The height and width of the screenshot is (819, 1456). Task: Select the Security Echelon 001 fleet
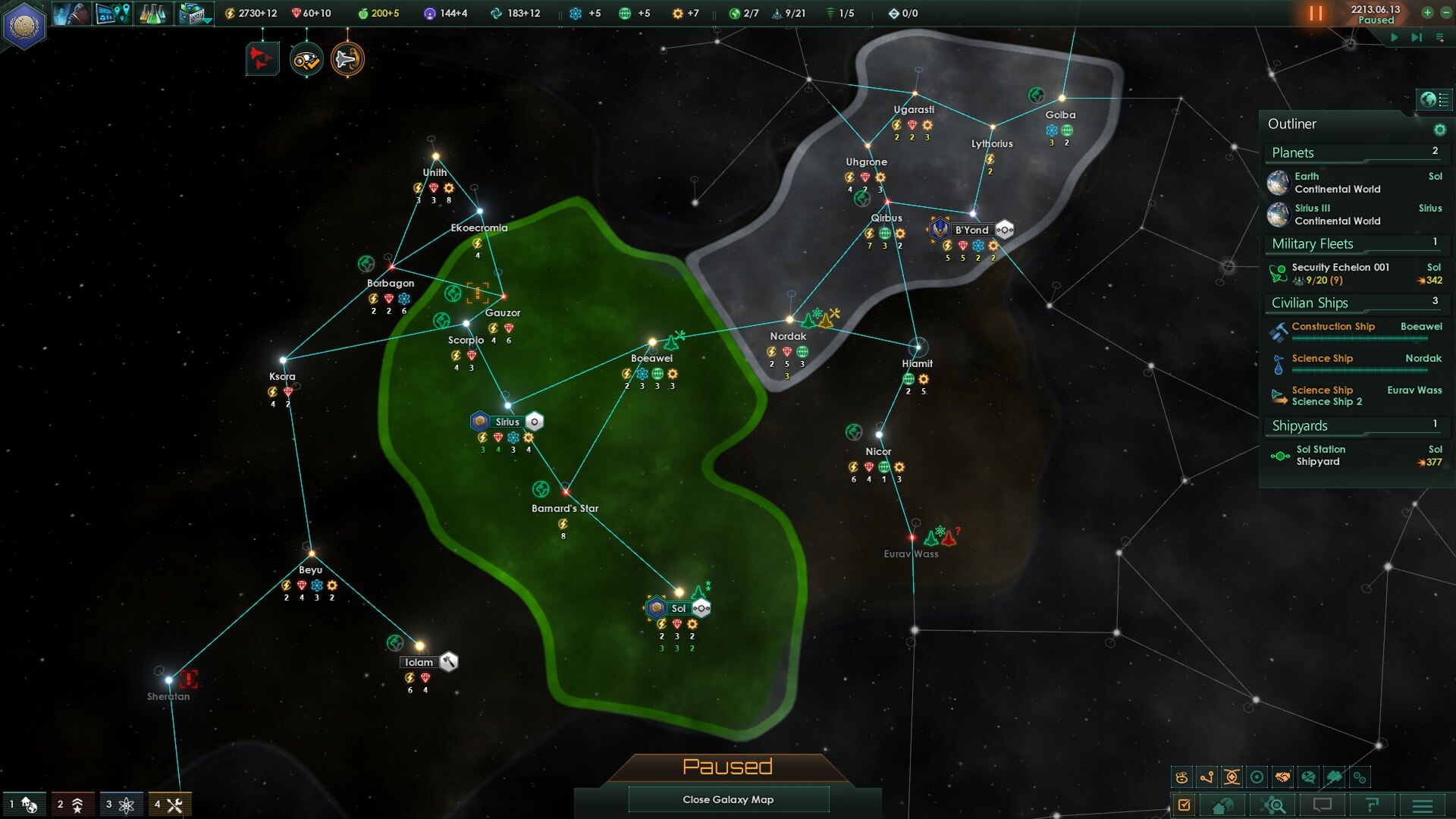[x=1340, y=274]
